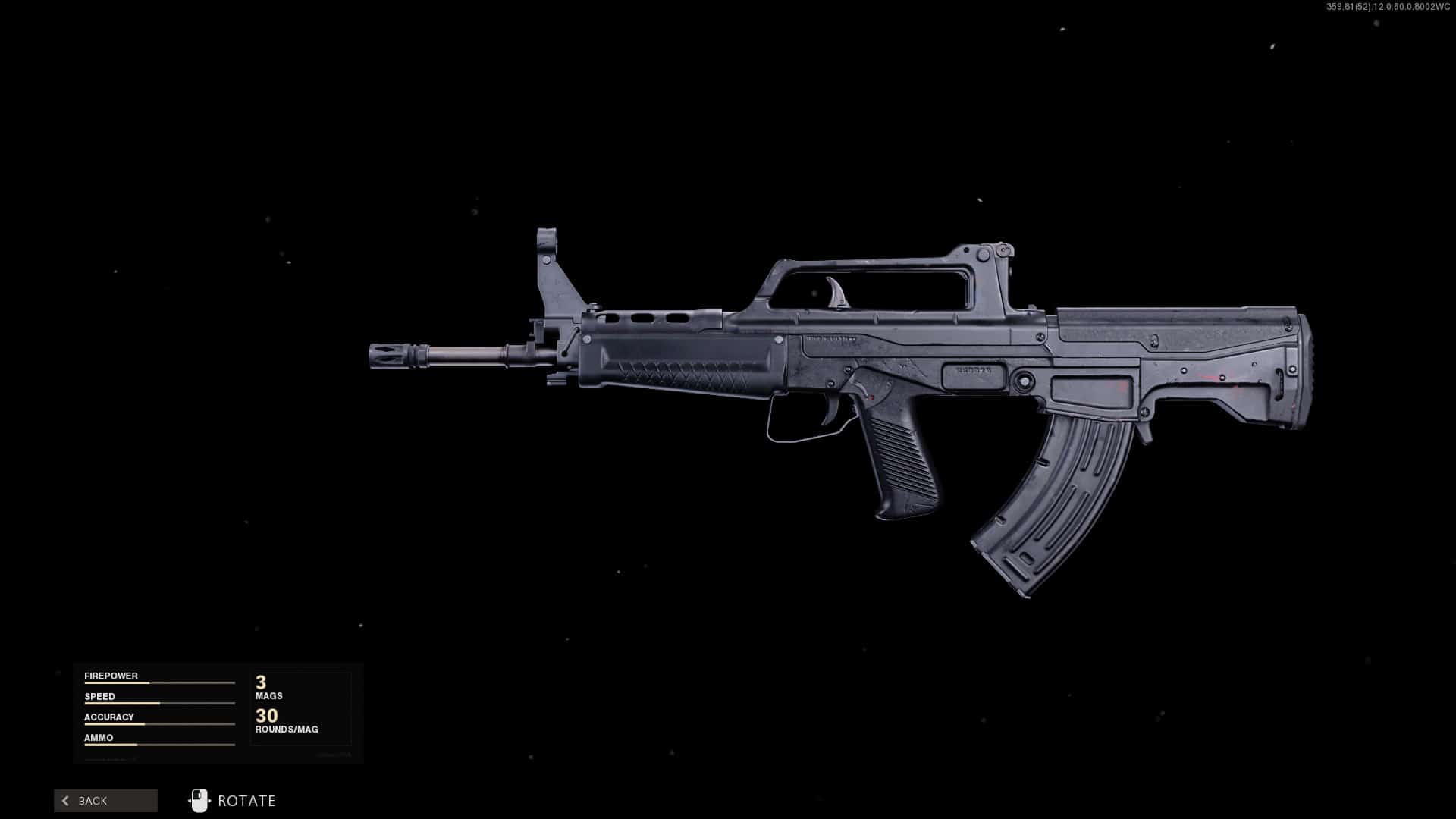Click the ACCURACY stat bar

[159, 723]
